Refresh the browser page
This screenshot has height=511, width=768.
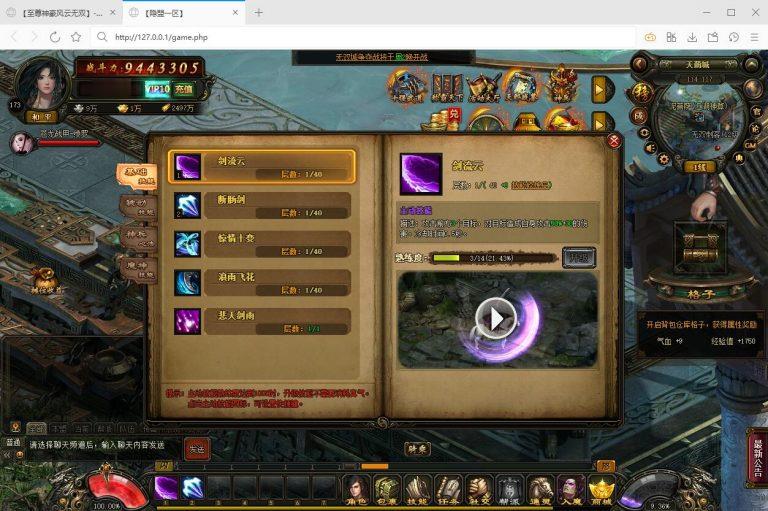pyautogui.click(x=55, y=37)
